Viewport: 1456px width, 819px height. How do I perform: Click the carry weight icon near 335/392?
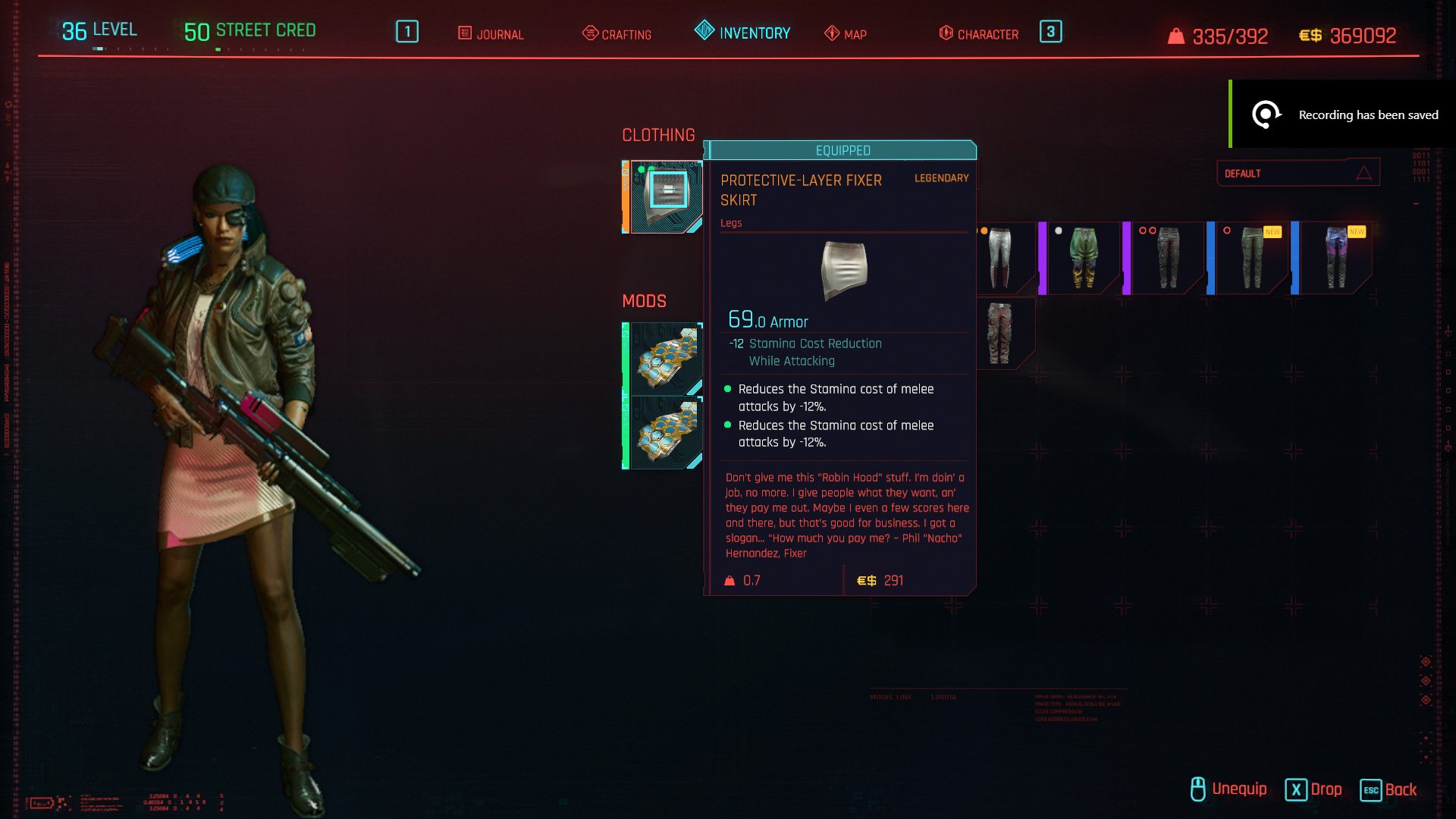tap(1177, 34)
